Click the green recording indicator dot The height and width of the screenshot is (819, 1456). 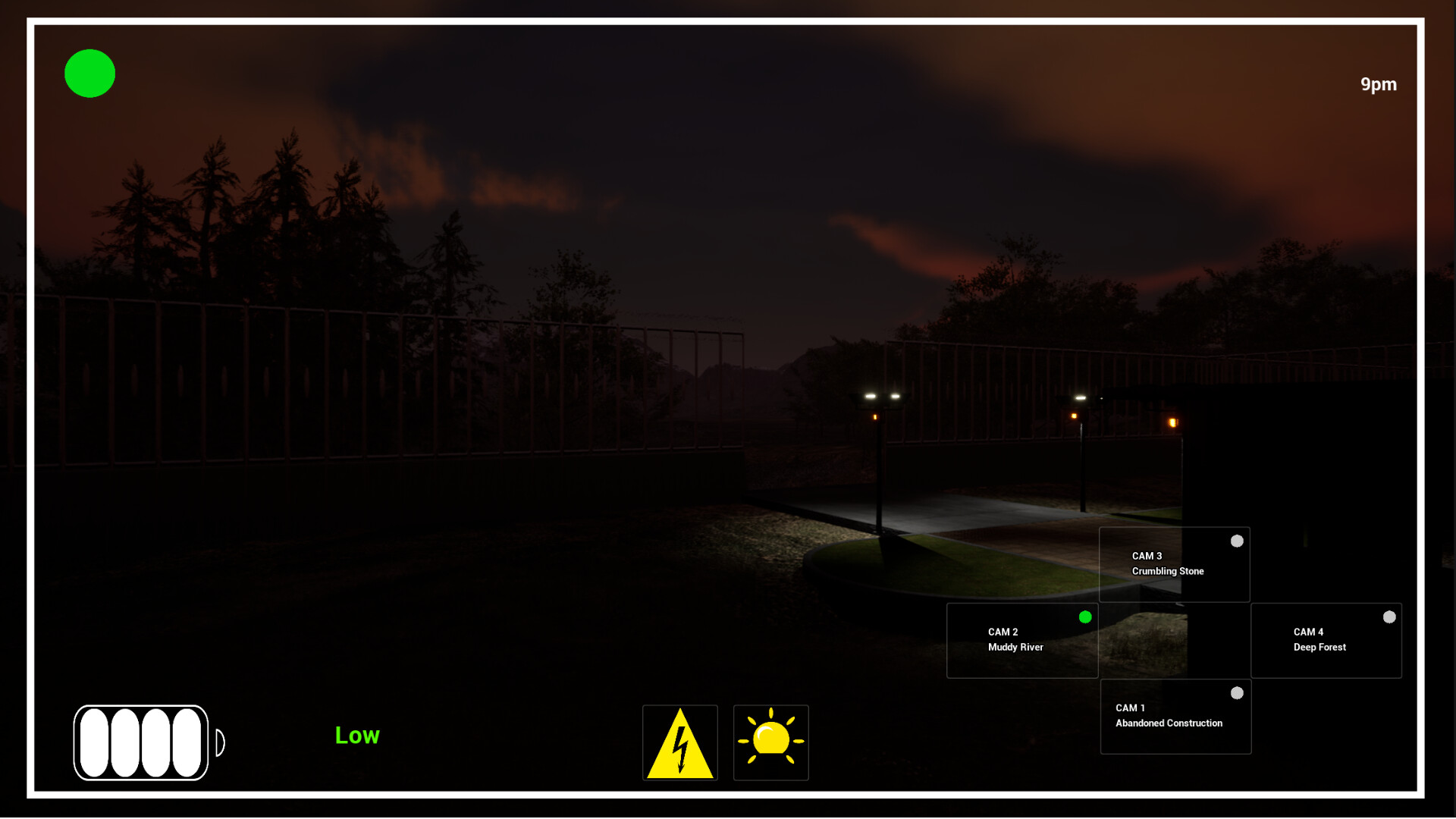(89, 73)
